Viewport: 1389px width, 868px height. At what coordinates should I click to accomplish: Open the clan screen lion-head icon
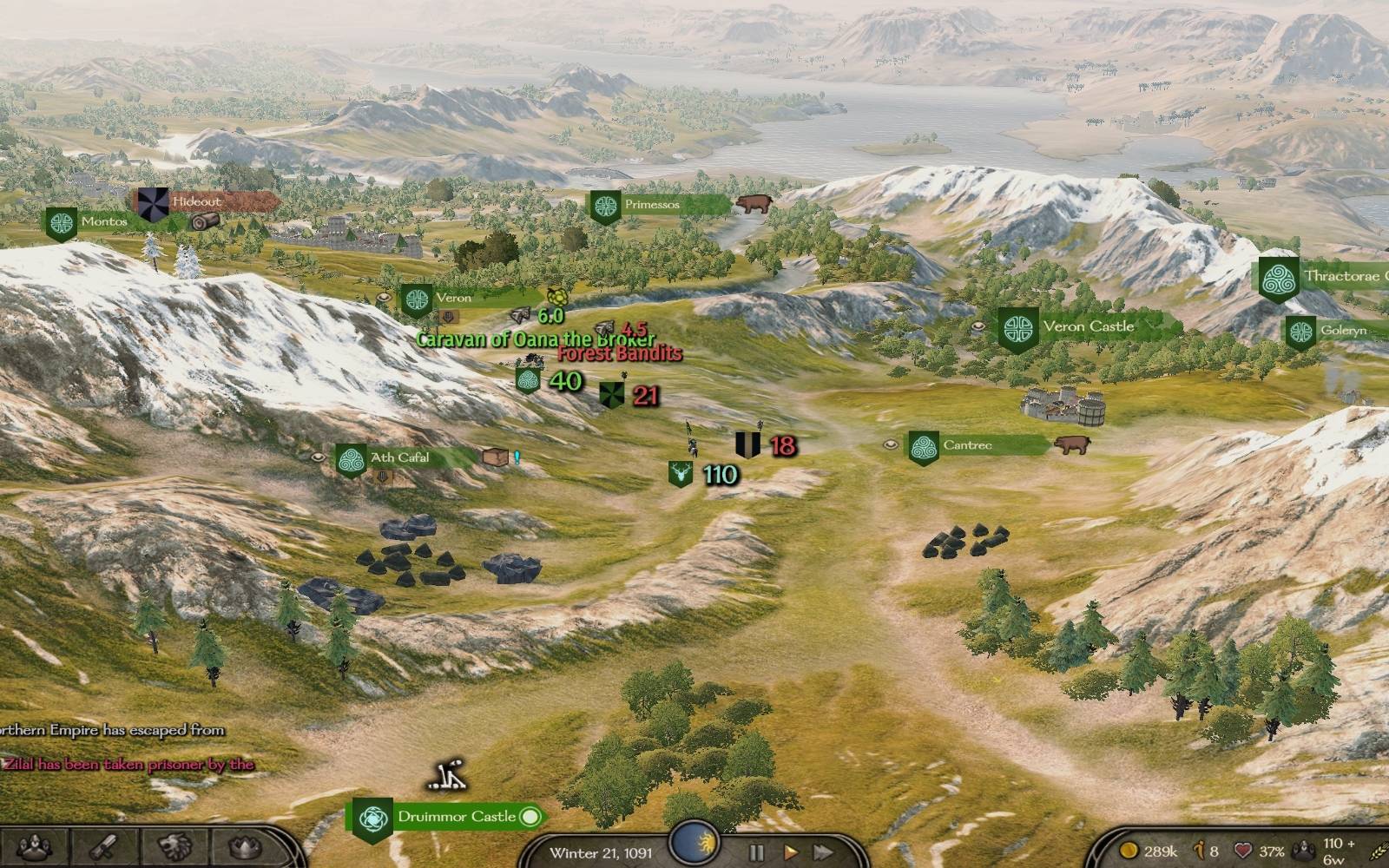[176, 846]
